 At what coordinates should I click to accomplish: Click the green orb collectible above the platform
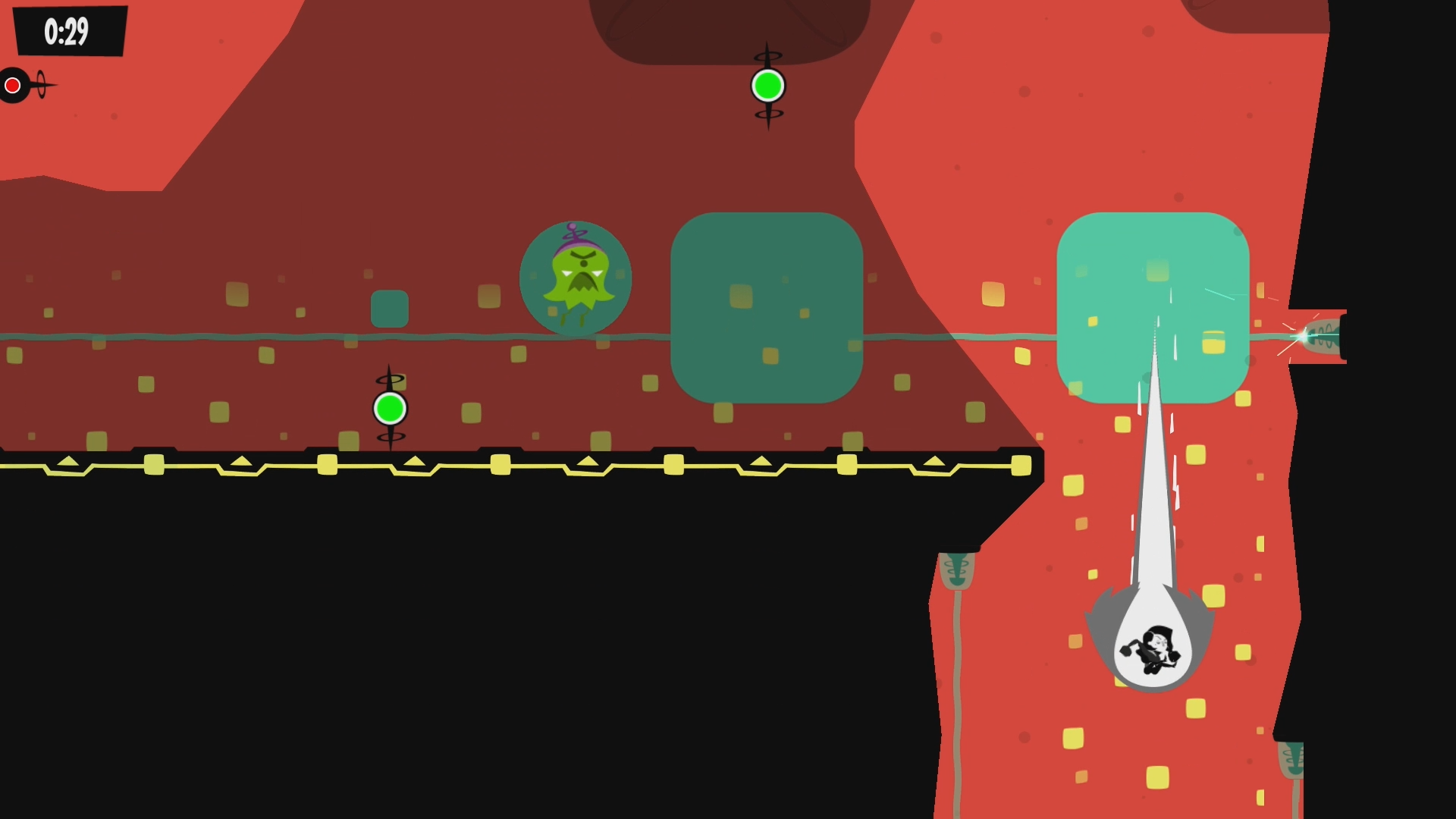(x=767, y=86)
